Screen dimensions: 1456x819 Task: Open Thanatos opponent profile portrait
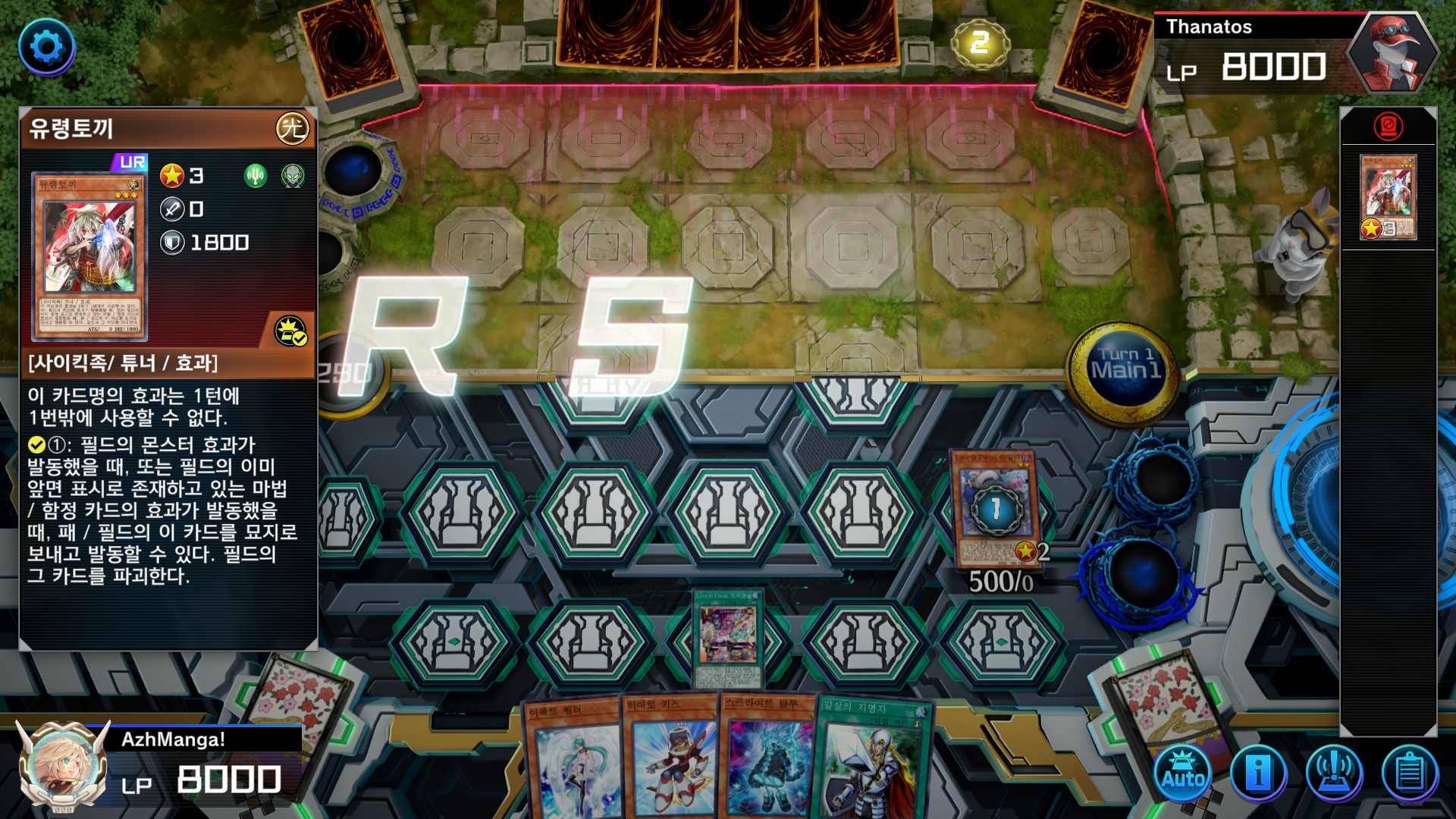click(1392, 55)
